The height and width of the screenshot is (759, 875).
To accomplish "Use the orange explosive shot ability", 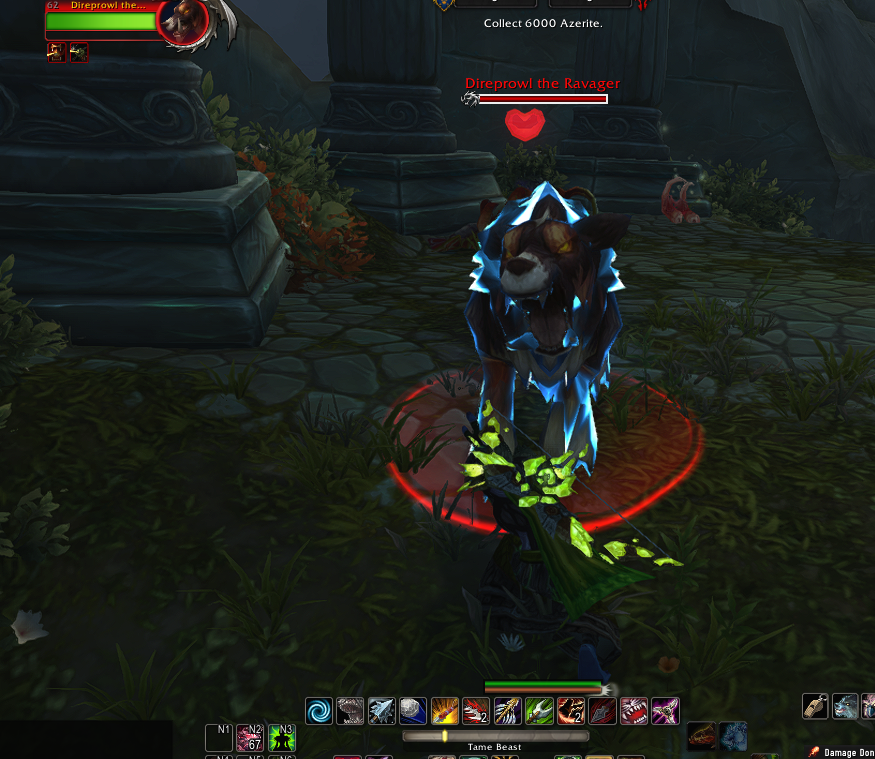I will click(445, 711).
